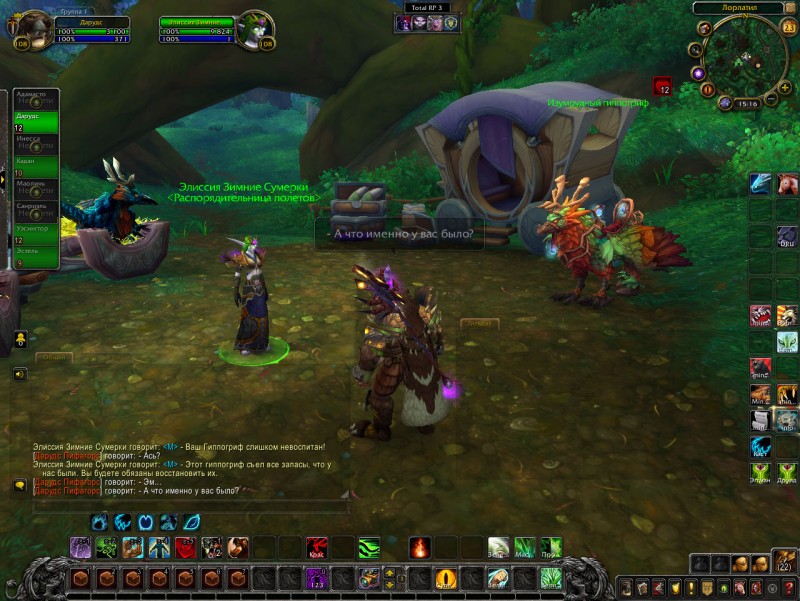Activate the flame ability on the action bar
The height and width of the screenshot is (601, 800).
(x=420, y=548)
